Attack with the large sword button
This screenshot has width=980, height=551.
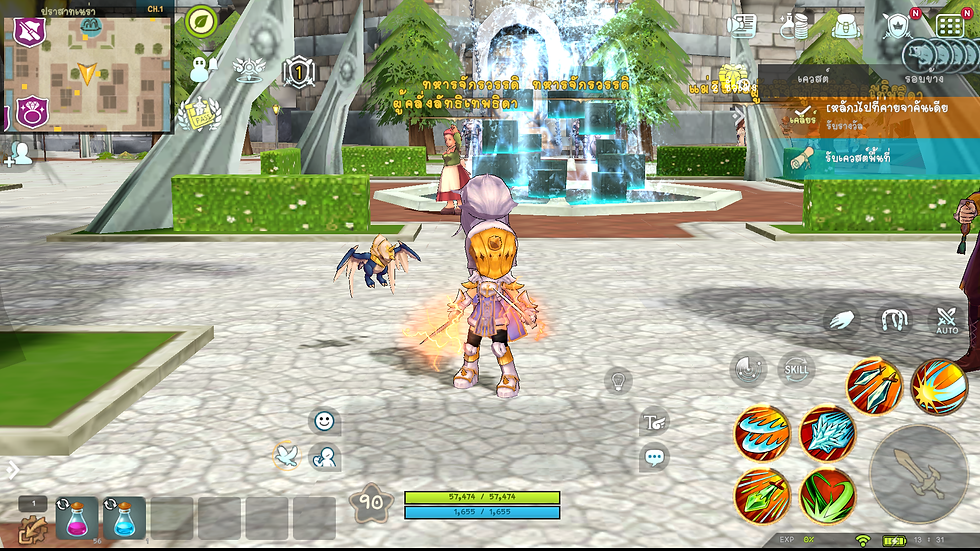[x=917, y=474]
